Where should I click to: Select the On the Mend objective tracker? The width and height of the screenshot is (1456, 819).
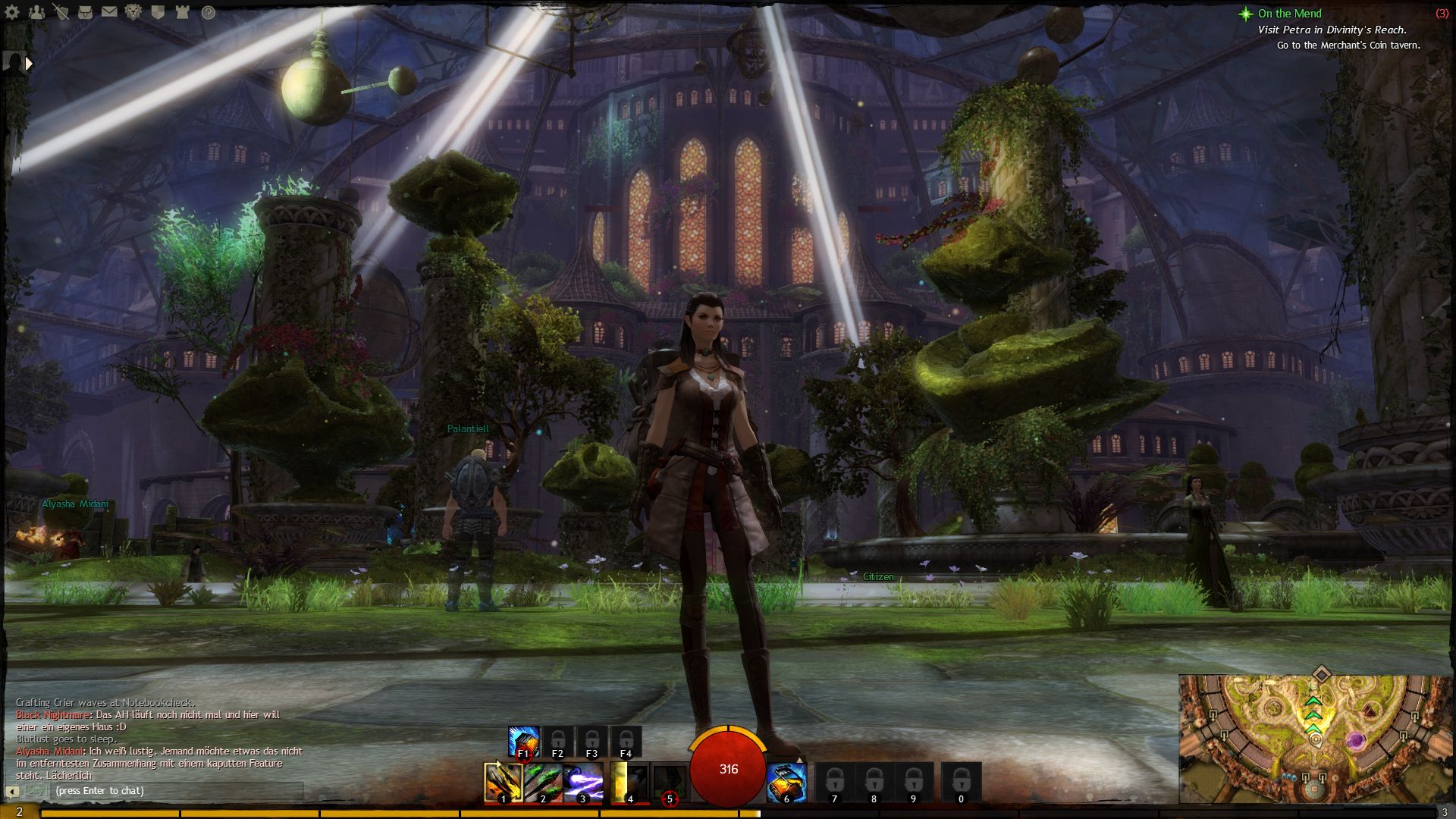click(x=1288, y=14)
